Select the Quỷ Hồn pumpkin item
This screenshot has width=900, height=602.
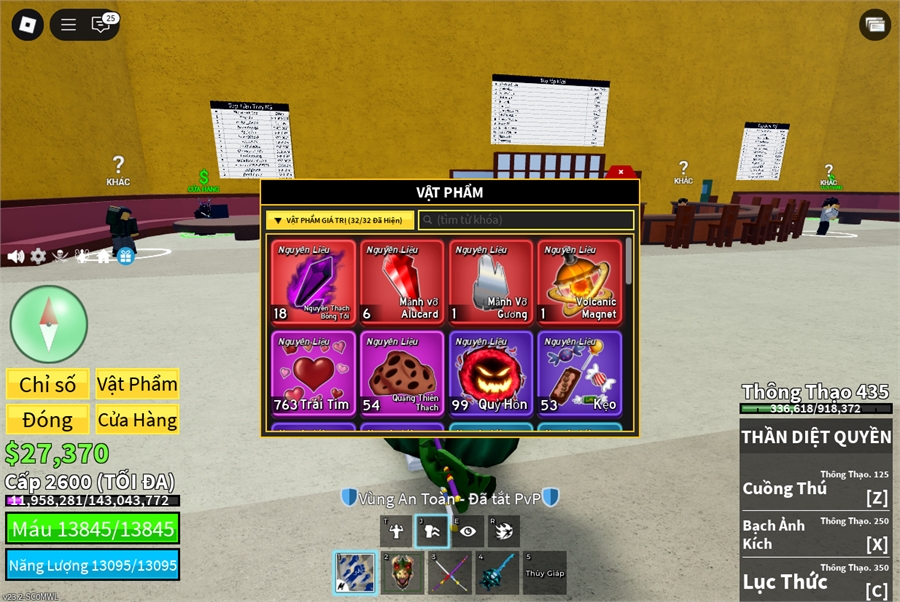point(491,373)
